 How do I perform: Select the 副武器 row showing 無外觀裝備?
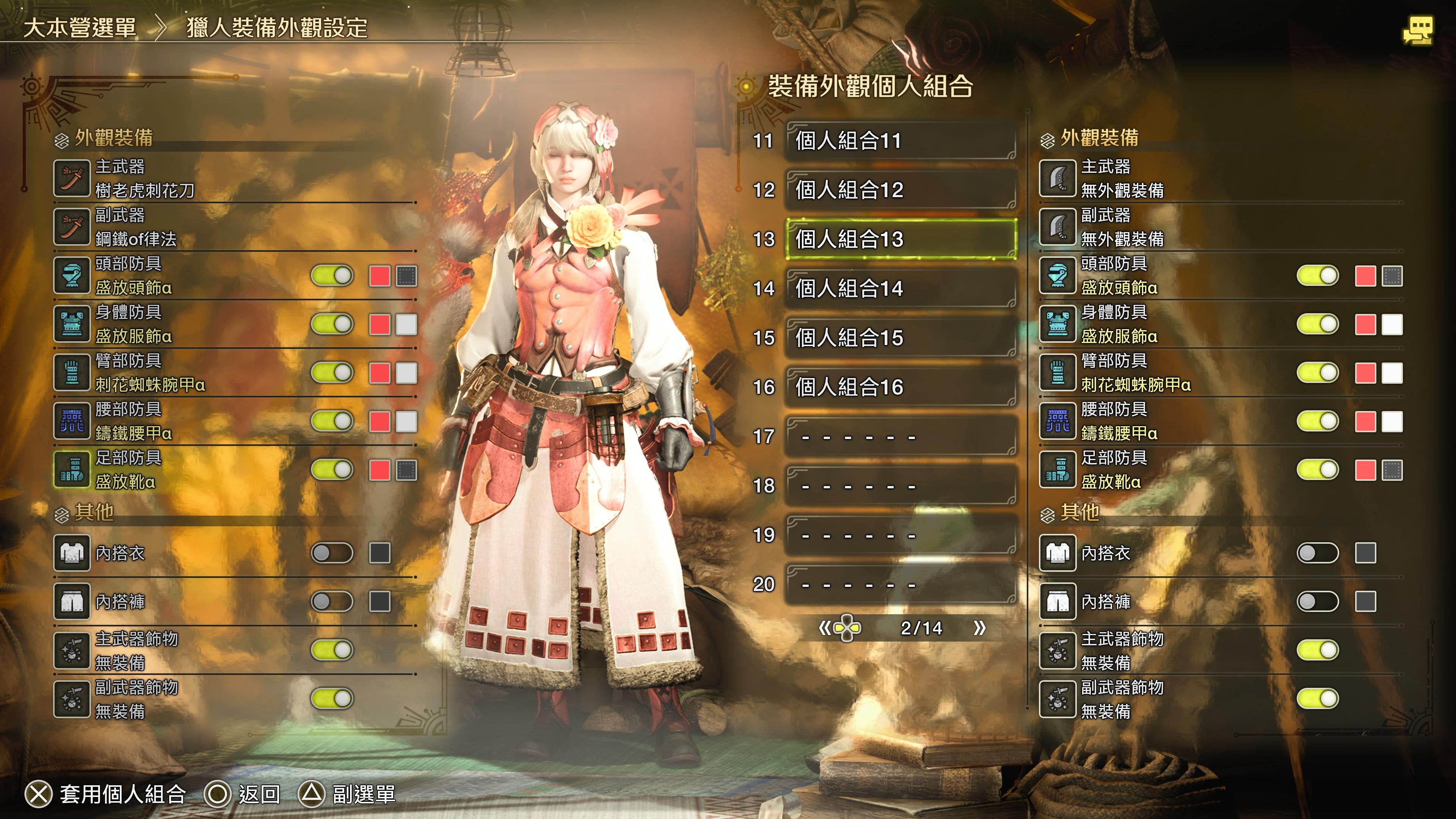point(1221,227)
